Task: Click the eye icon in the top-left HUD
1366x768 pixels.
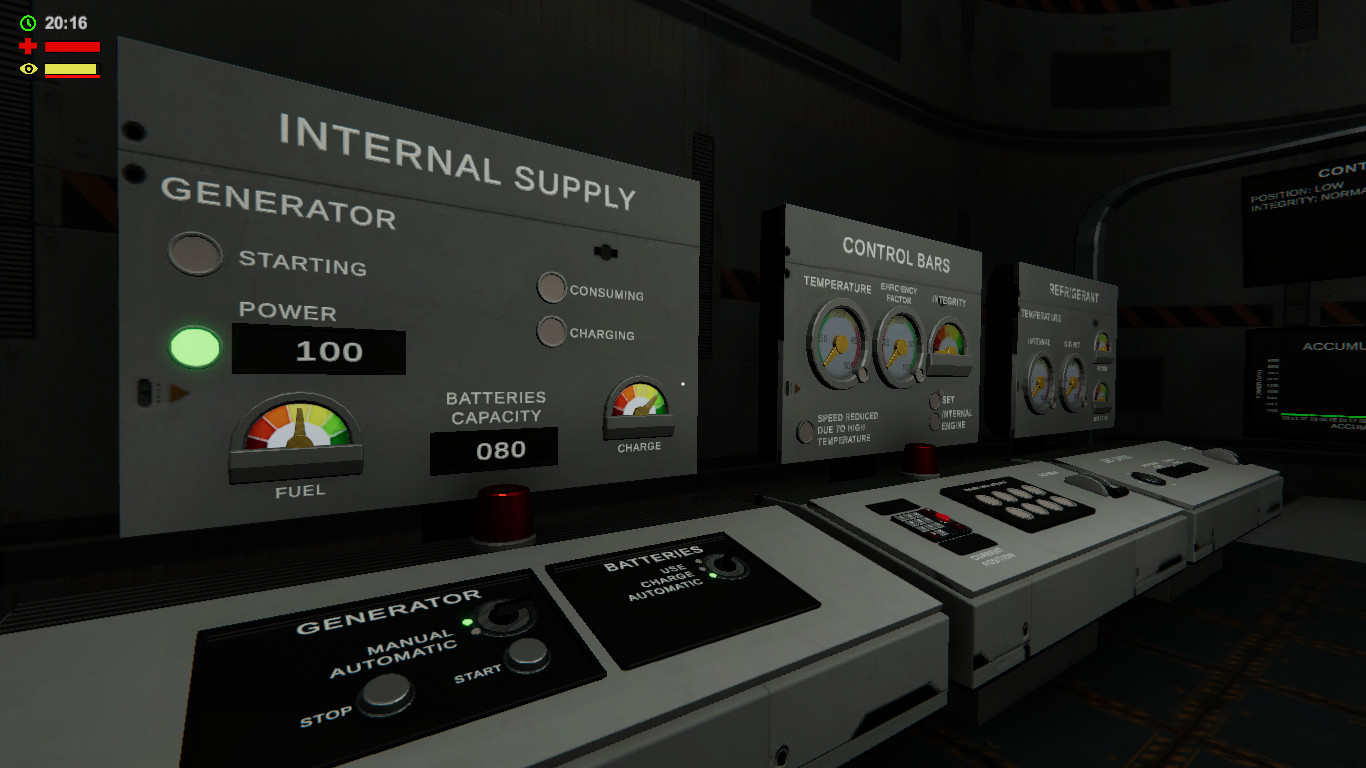Action: (x=27, y=68)
